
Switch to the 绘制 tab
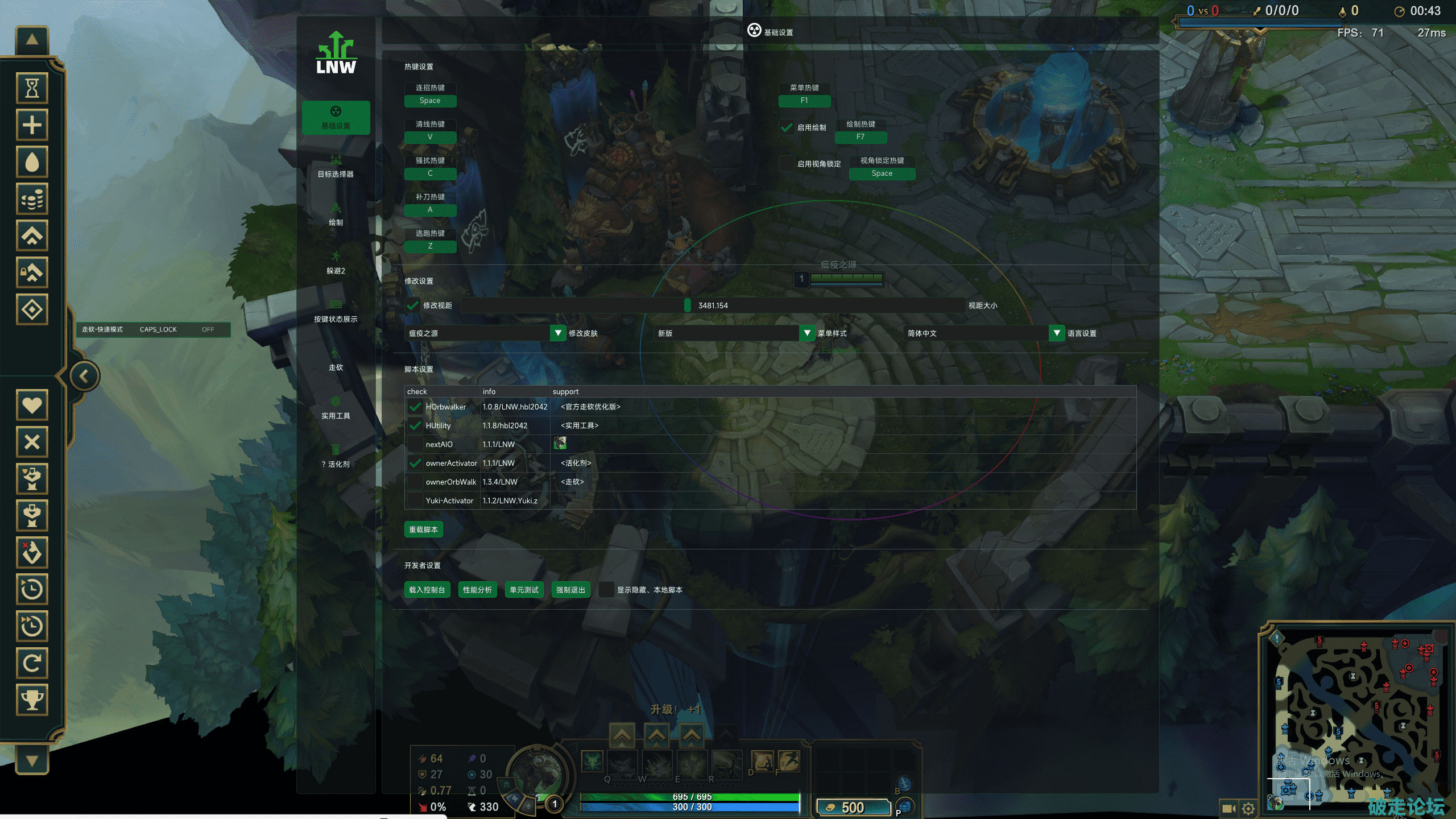point(336,215)
